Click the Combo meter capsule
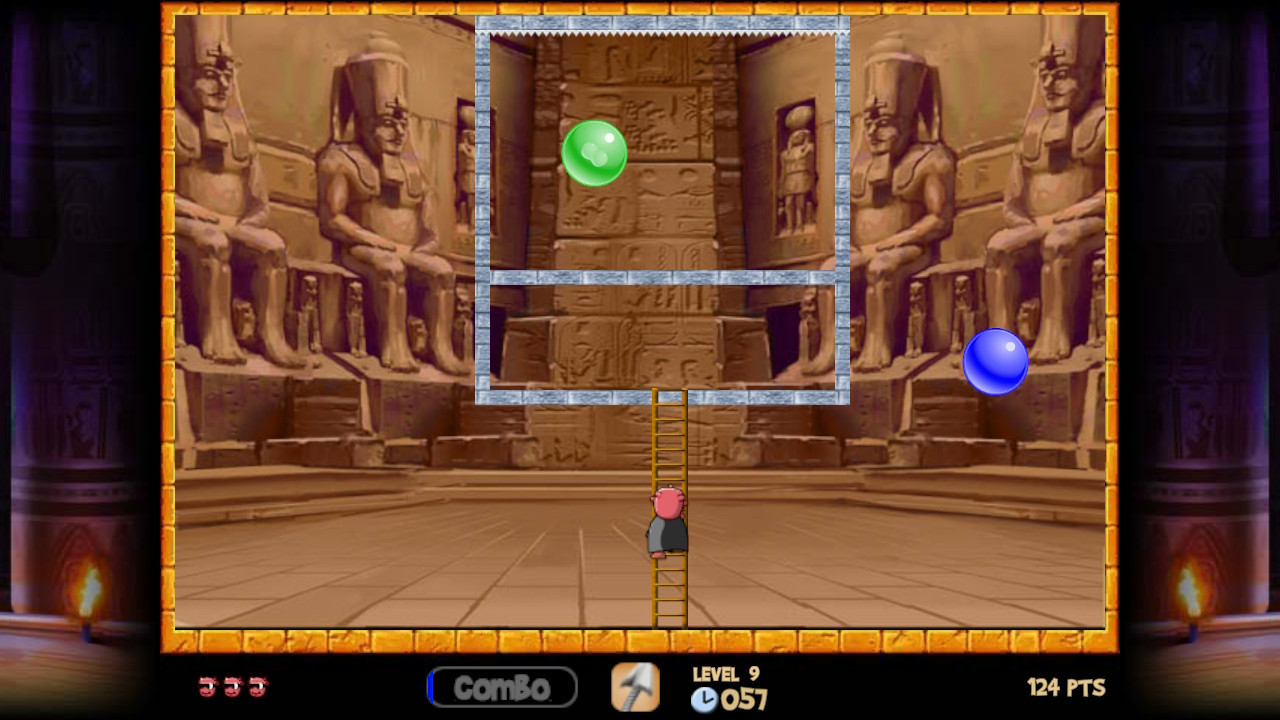1280x720 pixels. pyautogui.click(x=502, y=687)
